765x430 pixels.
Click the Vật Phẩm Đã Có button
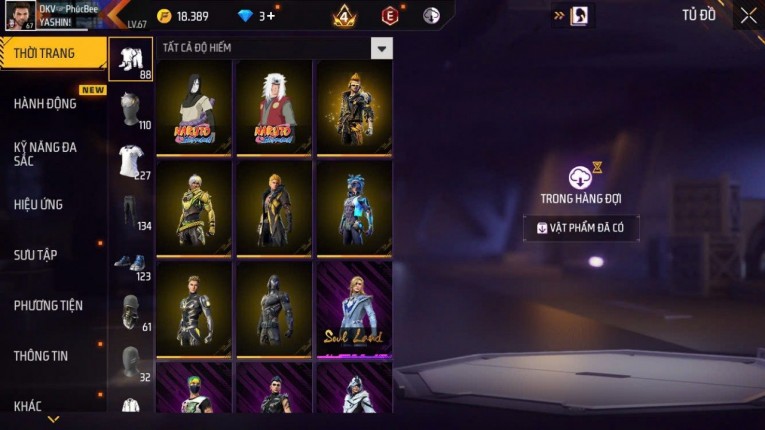coord(581,228)
